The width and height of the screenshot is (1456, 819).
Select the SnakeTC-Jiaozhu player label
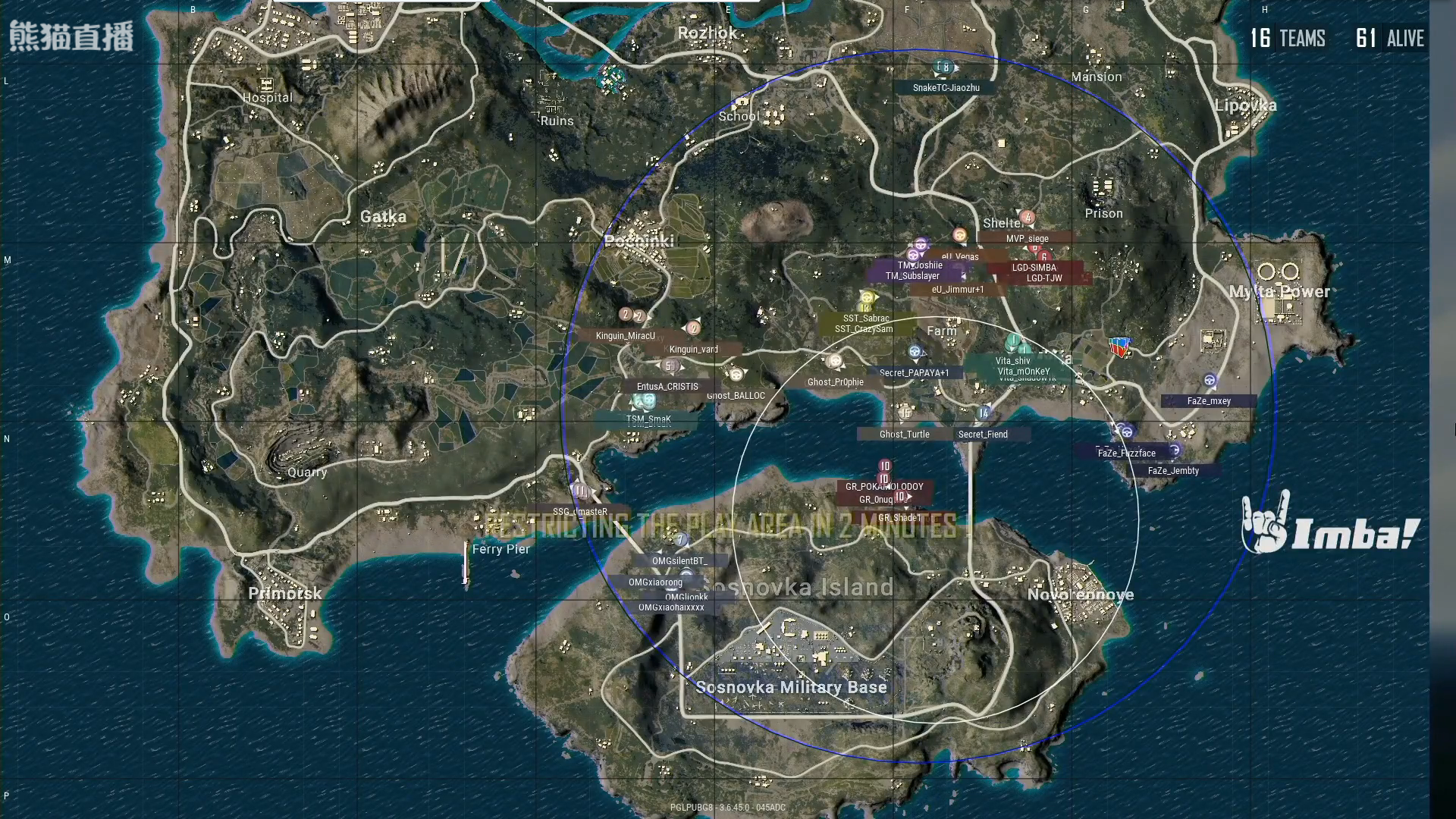946,88
